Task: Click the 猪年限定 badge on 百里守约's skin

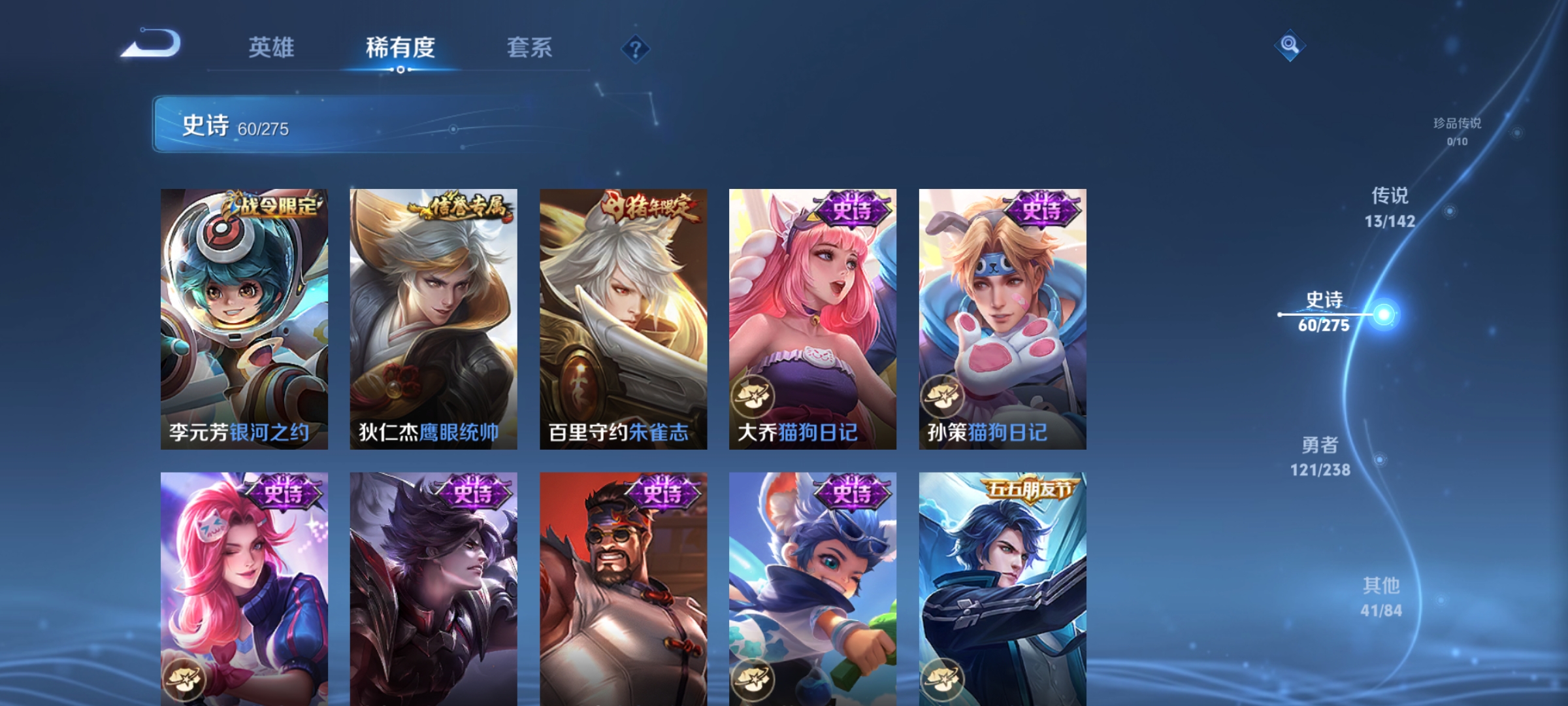Action: click(646, 205)
